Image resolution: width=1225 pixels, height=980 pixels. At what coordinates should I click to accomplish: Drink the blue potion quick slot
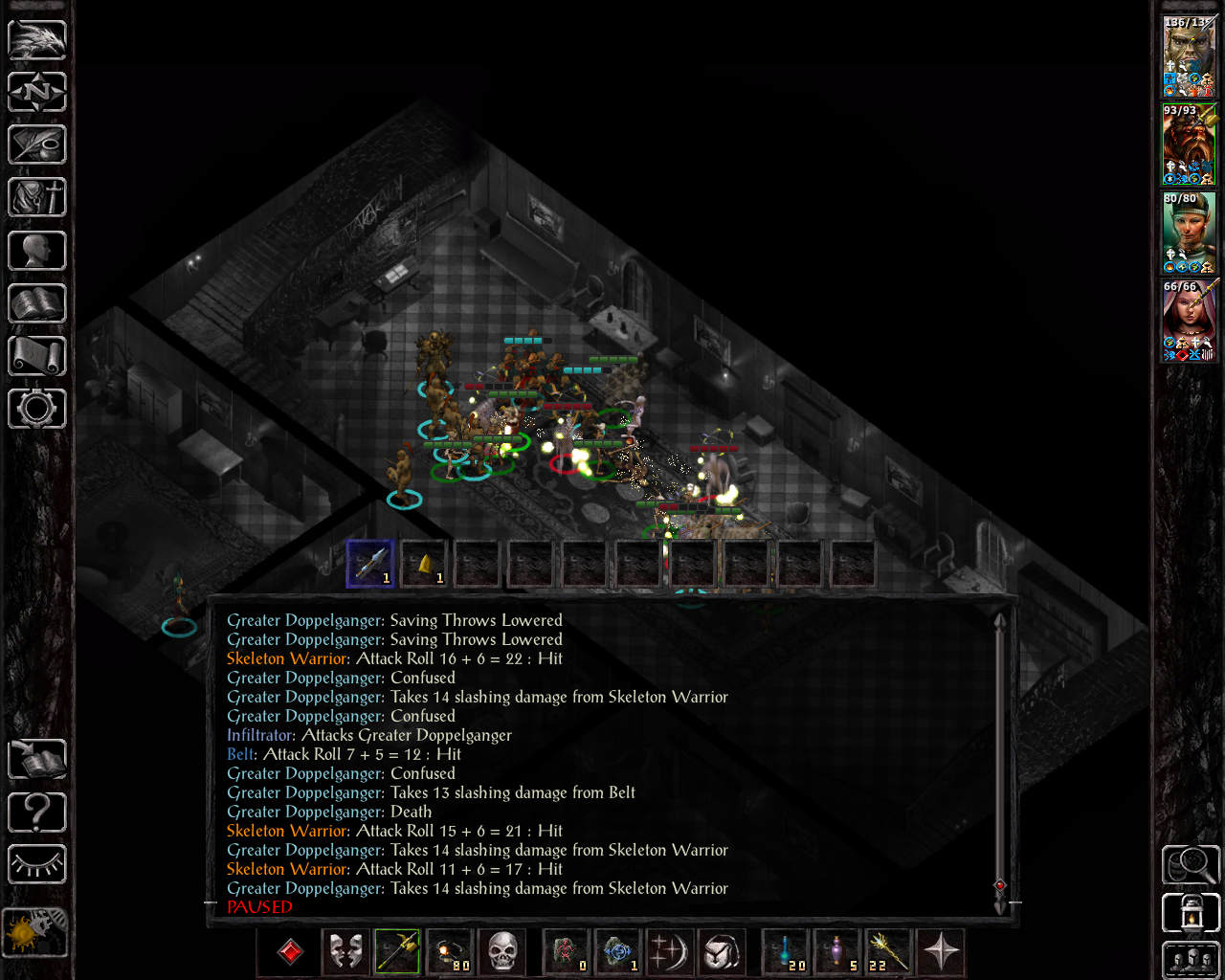(x=785, y=952)
